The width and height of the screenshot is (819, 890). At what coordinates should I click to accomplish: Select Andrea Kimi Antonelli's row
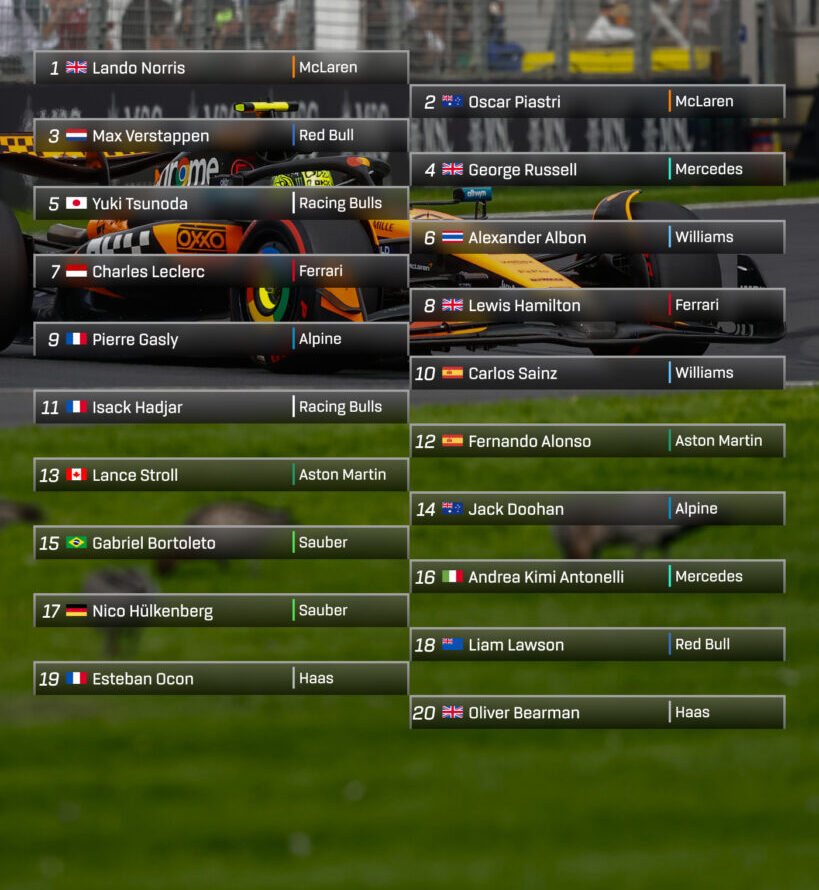[x=597, y=577]
